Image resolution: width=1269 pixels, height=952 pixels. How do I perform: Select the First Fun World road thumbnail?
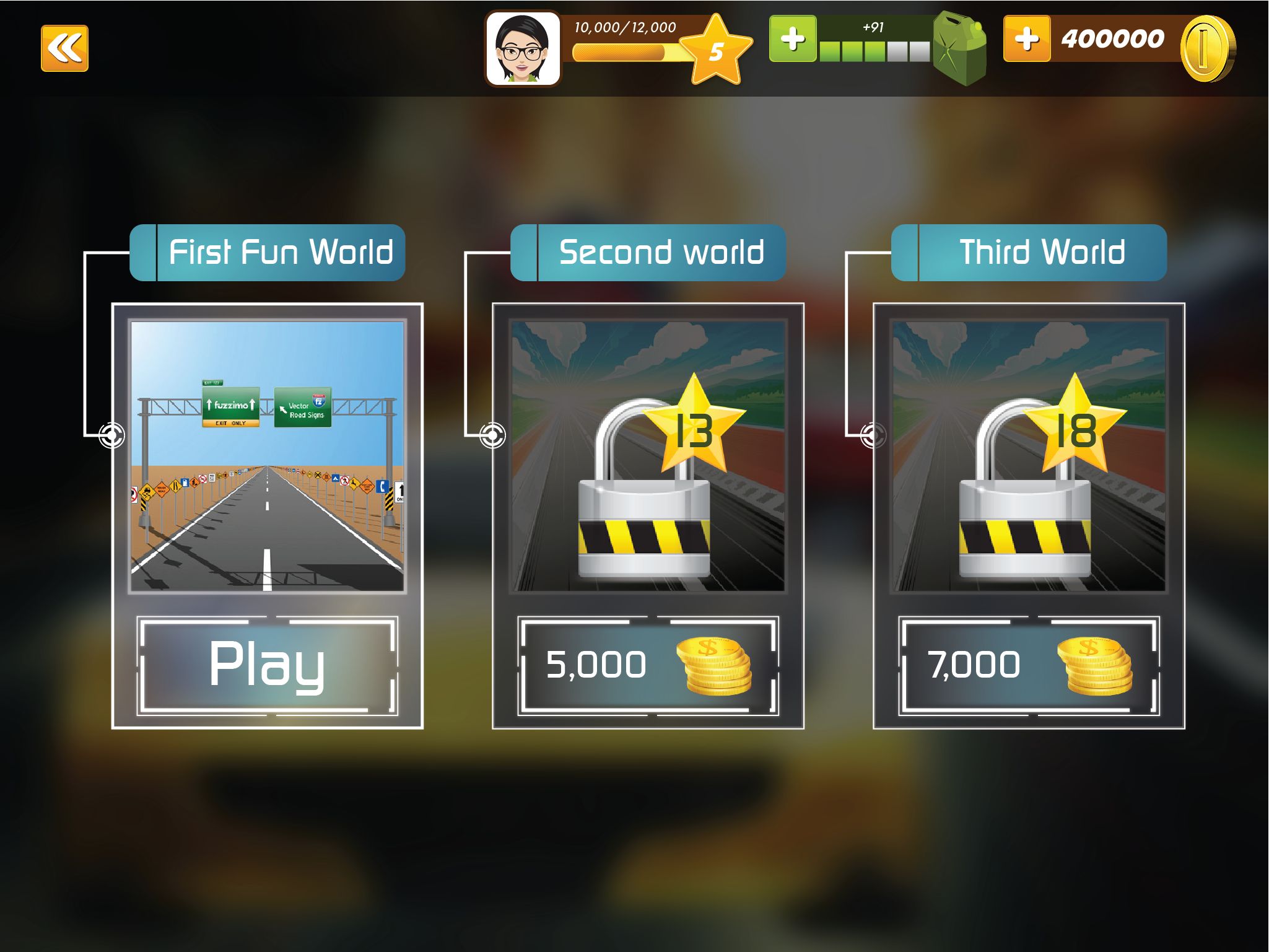[x=267, y=456]
